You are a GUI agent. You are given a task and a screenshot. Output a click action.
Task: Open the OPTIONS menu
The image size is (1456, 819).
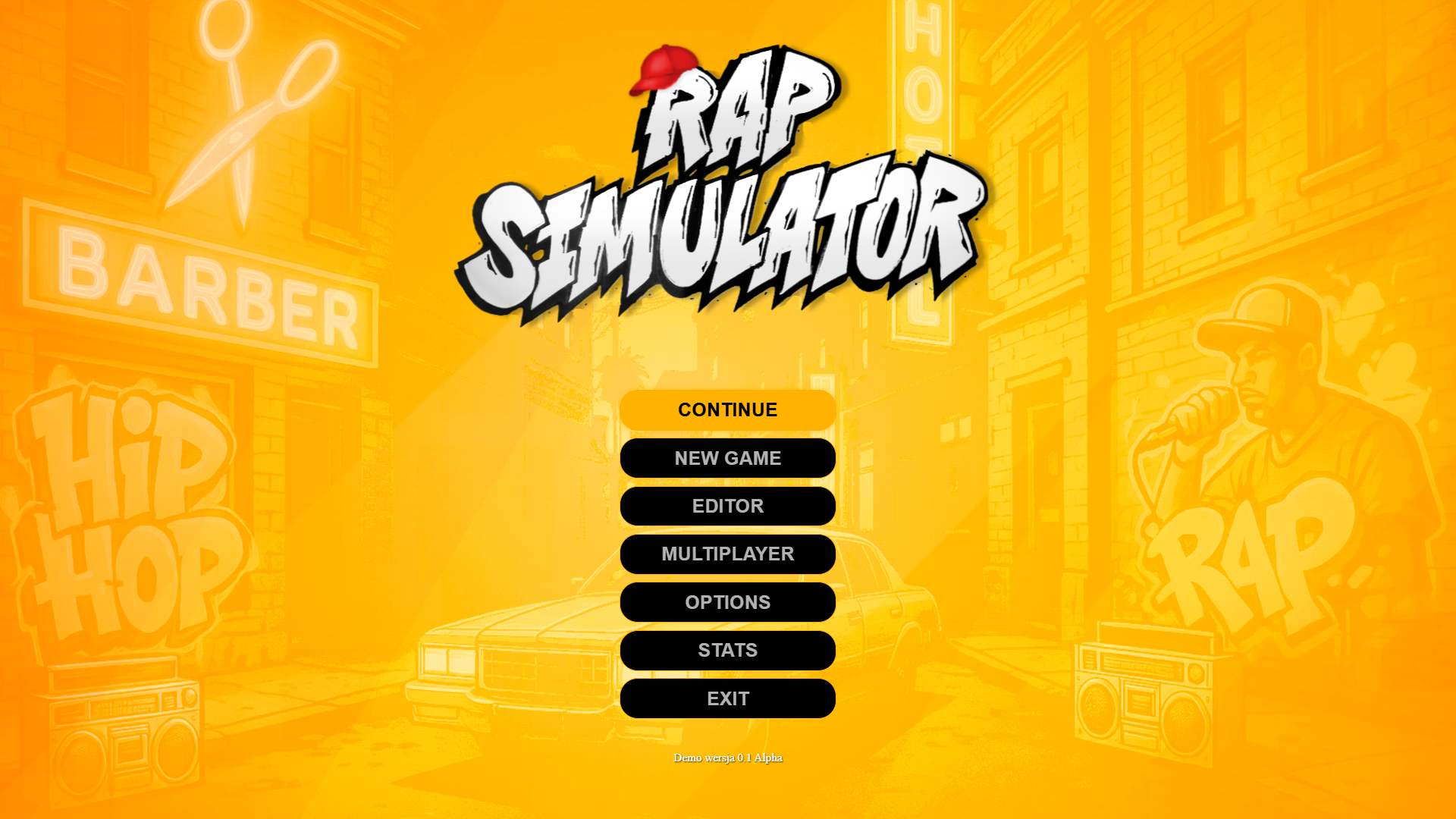(726, 601)
